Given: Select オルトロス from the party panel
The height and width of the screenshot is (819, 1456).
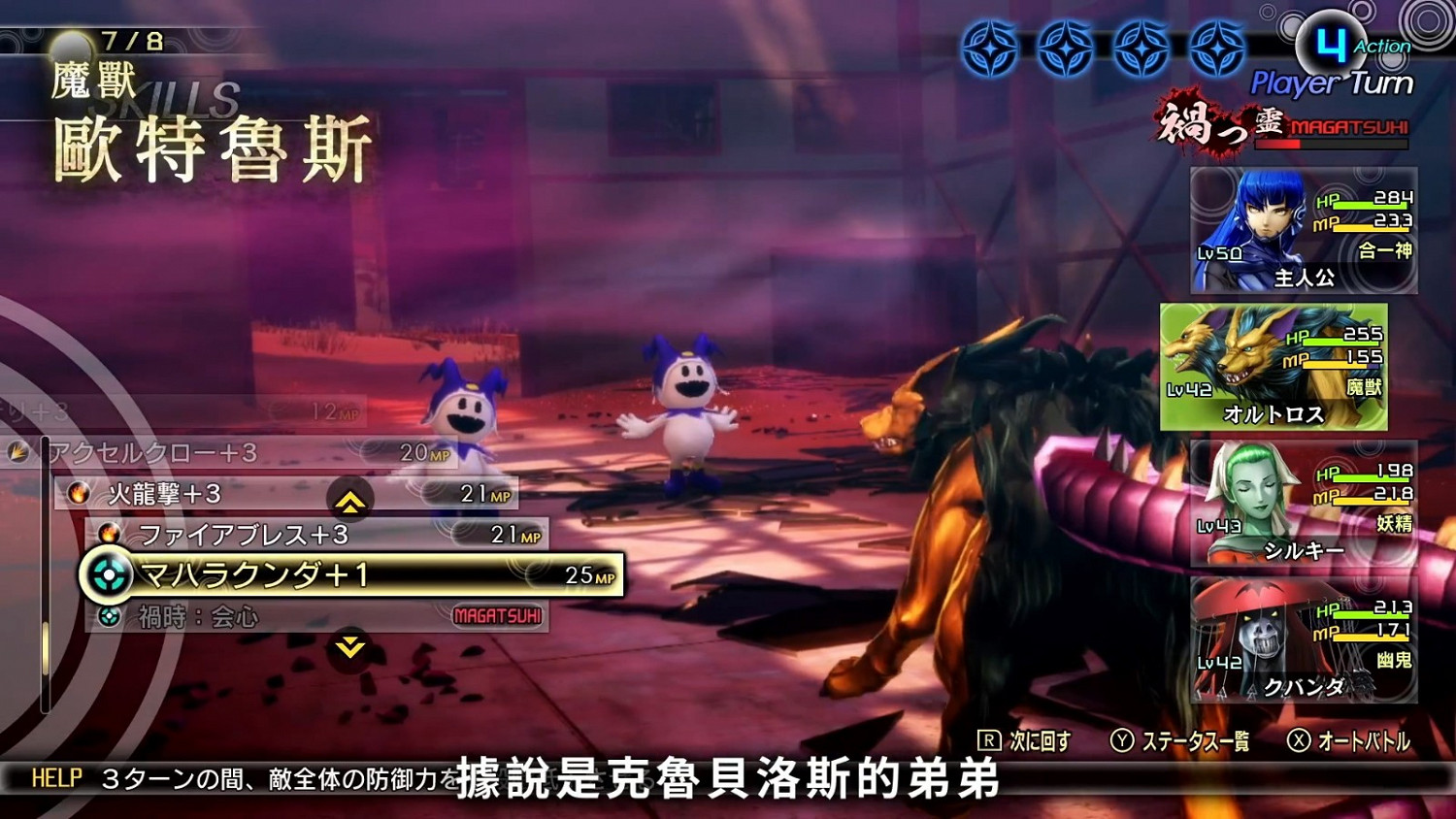Looking at the screenshot, I should pyautogui.click(x=1279, y=369).
